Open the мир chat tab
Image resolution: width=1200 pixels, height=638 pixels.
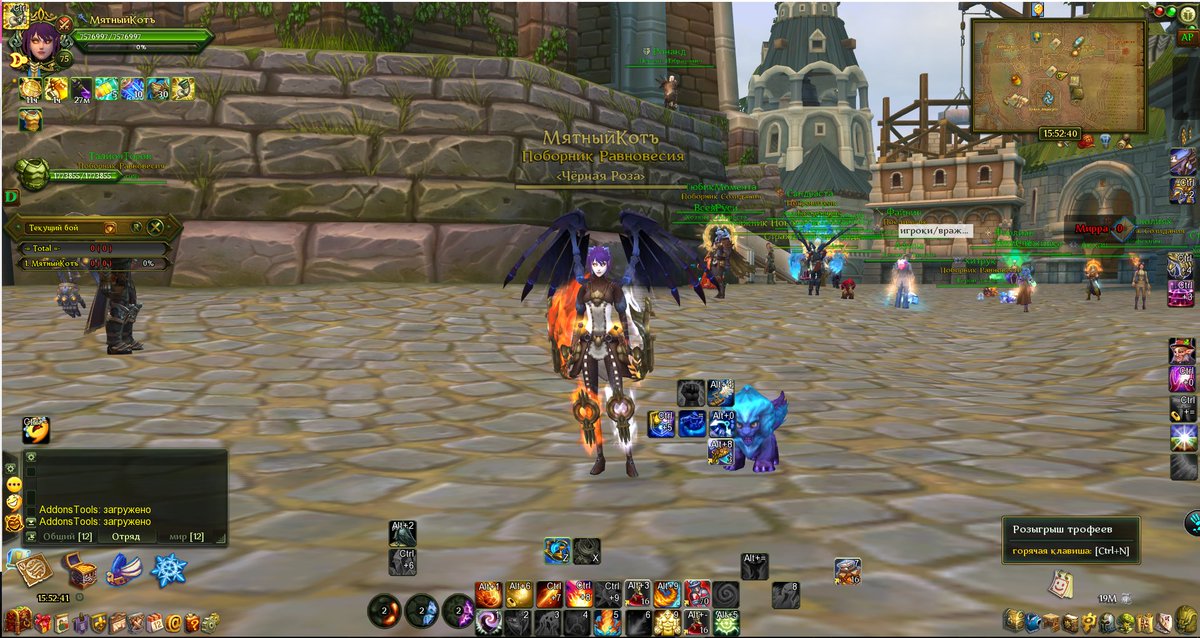click(x=185, y=537)
